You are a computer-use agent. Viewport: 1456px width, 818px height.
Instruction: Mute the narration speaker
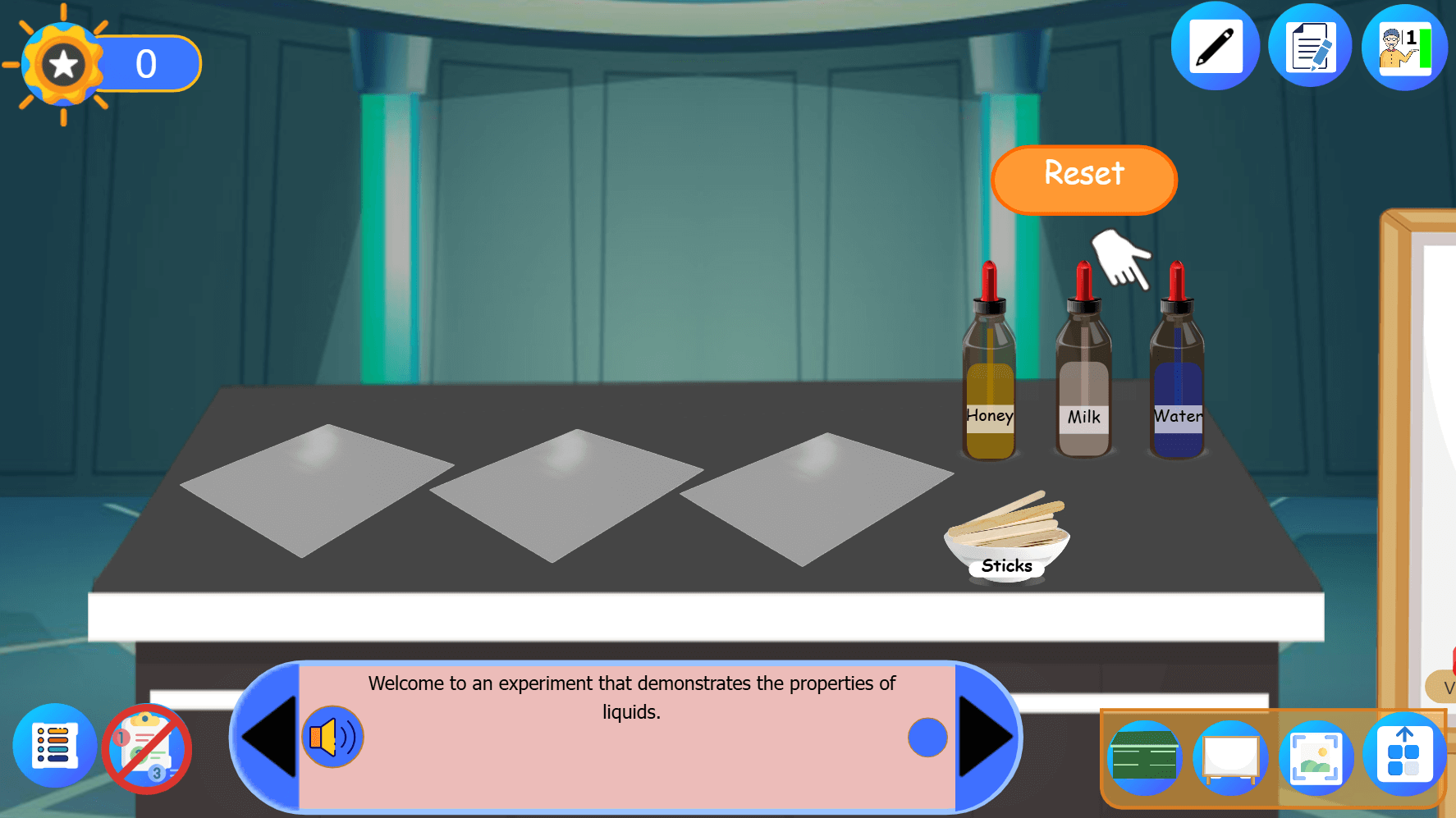click(x=332, y=737)
